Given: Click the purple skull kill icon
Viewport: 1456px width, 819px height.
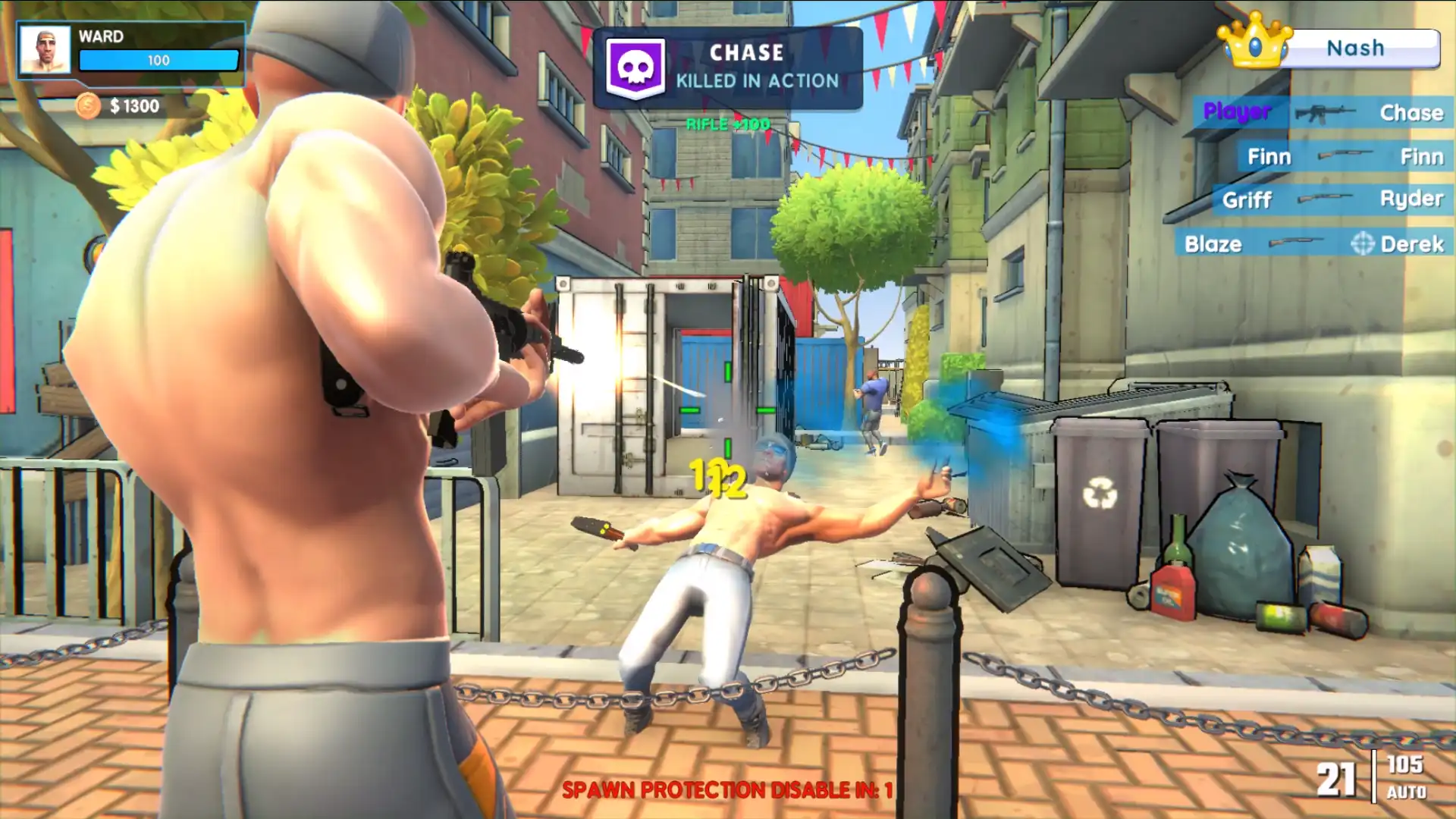Looking at the screenshot, I should click(x=635, y=68).
